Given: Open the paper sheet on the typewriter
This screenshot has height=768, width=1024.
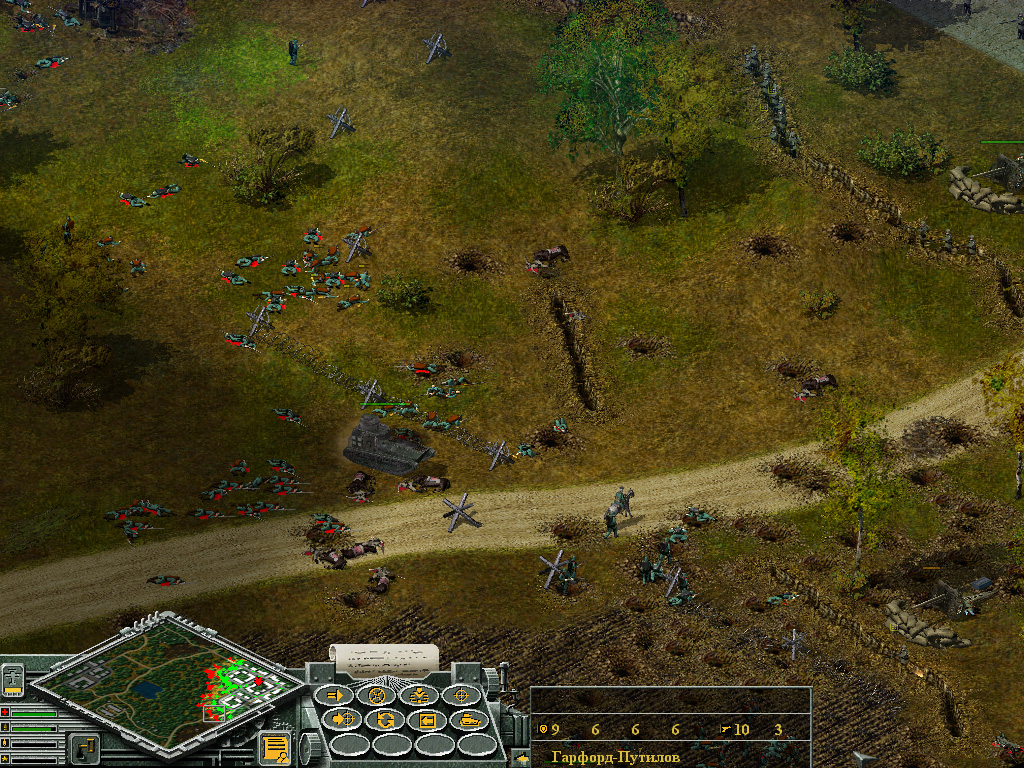Looking at the screenshot, I should tap(386, 657).
